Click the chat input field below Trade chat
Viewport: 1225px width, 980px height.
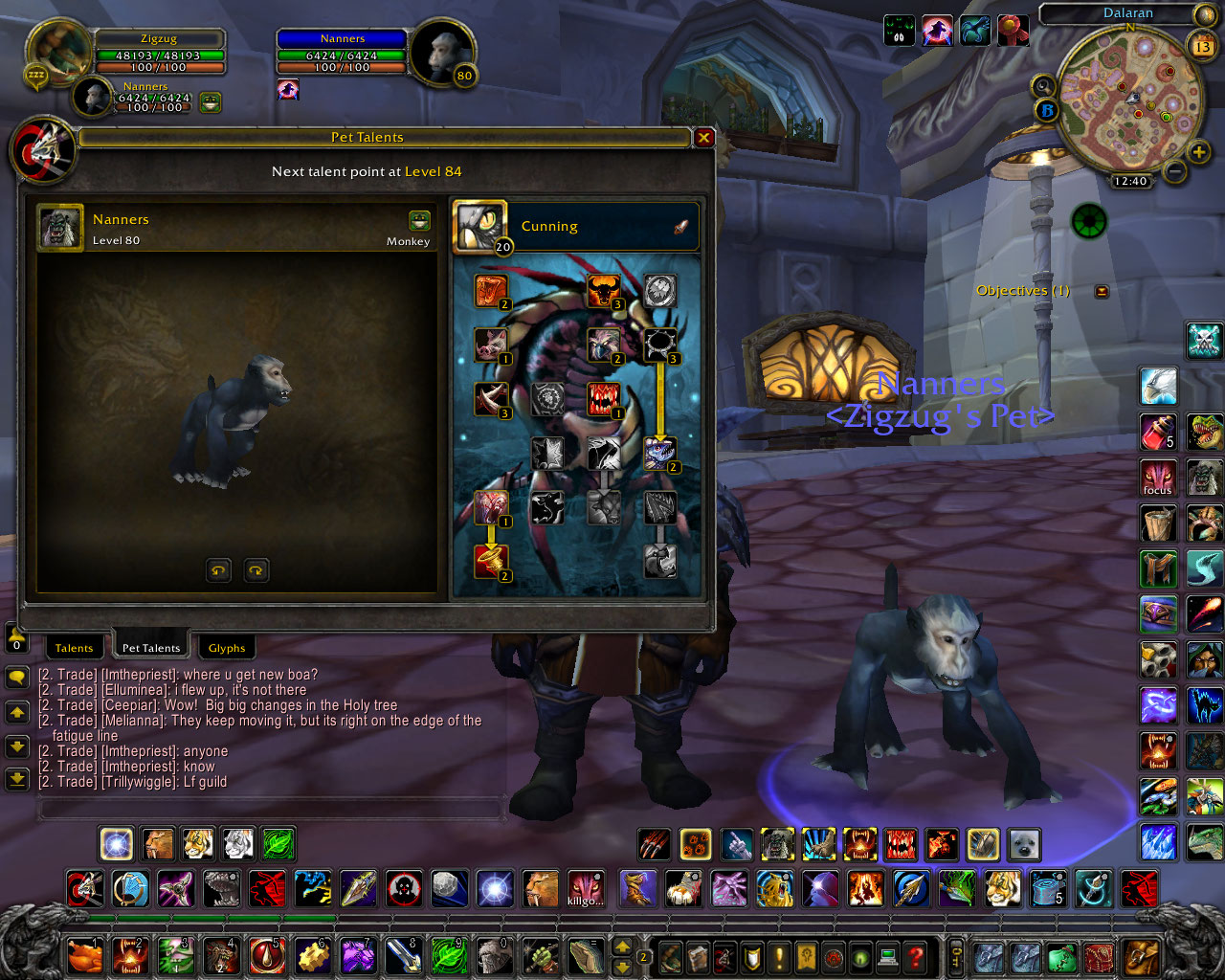click(268, 808)
